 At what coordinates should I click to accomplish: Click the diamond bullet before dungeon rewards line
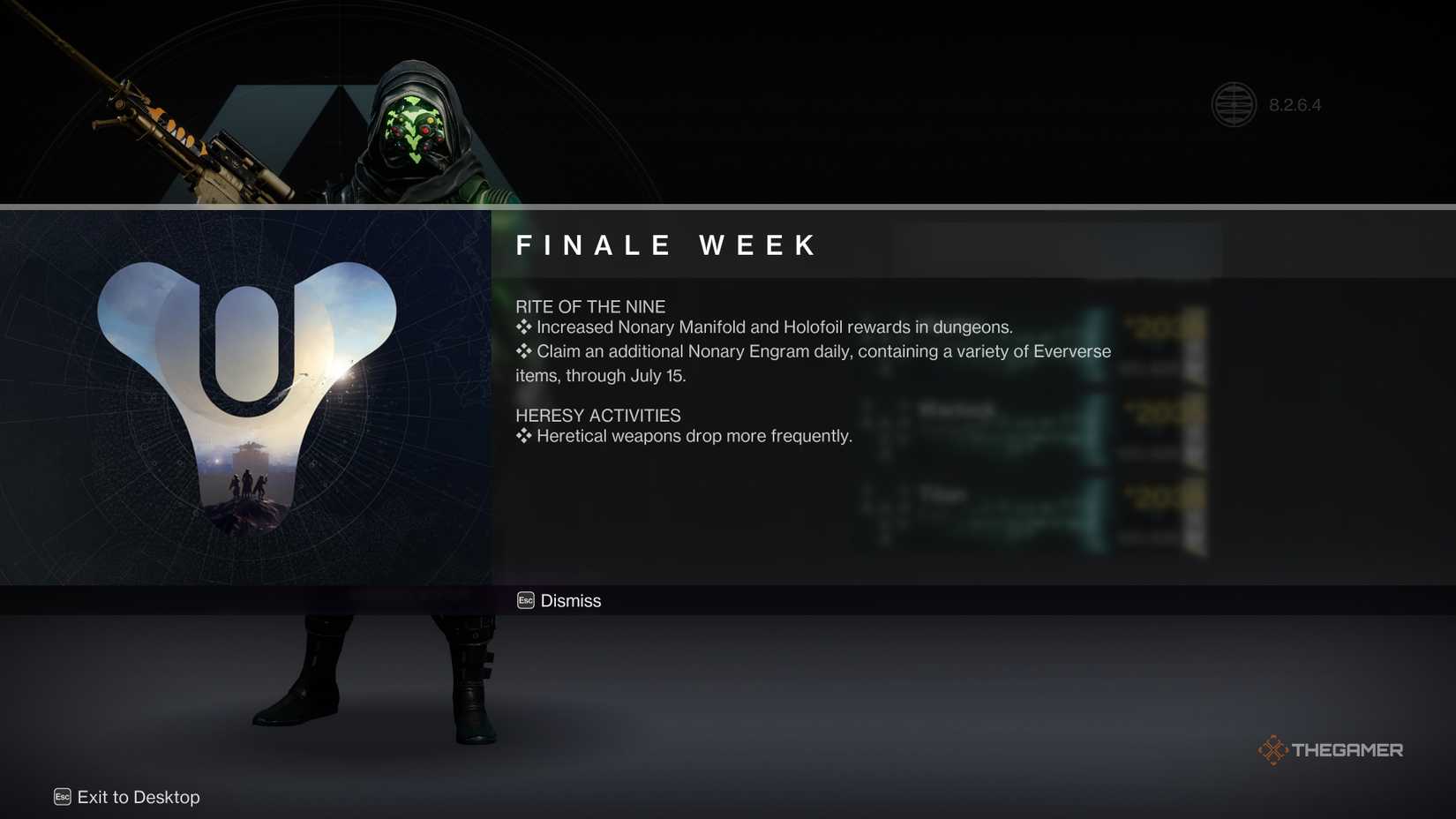point(524,327)
